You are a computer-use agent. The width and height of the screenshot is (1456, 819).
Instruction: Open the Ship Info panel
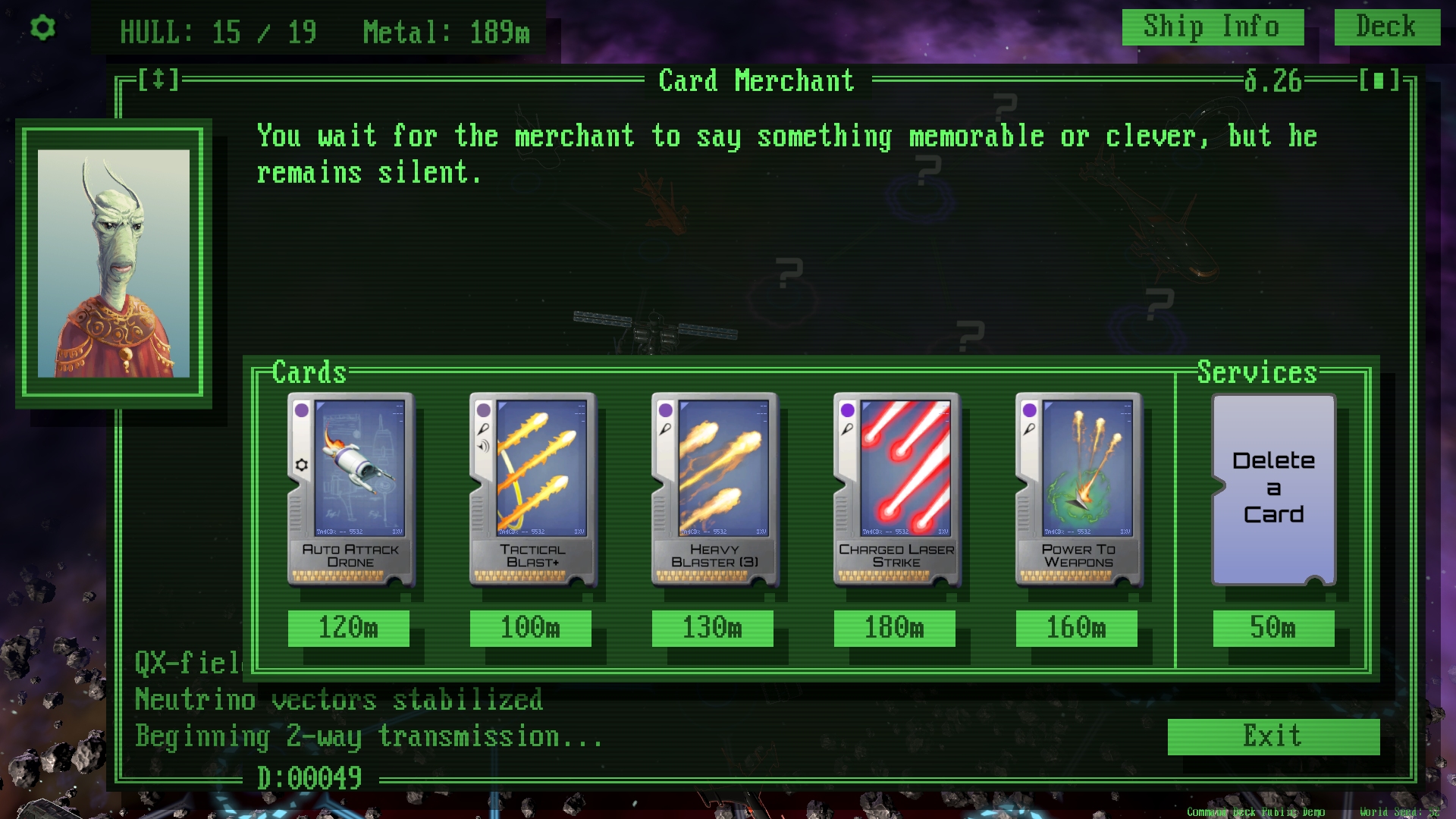(x=1212, y=27)
